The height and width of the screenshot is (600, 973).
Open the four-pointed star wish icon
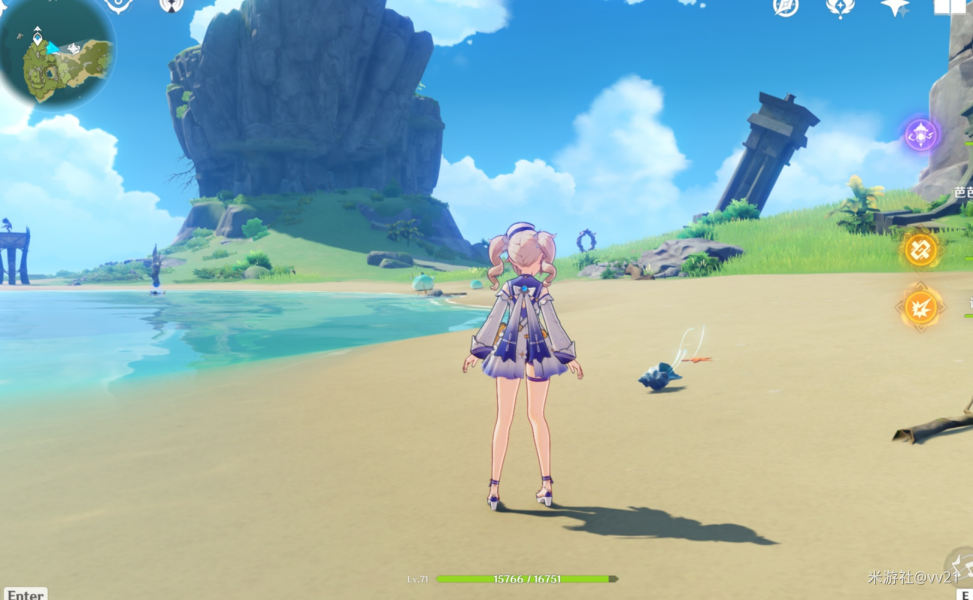point(894,6)
